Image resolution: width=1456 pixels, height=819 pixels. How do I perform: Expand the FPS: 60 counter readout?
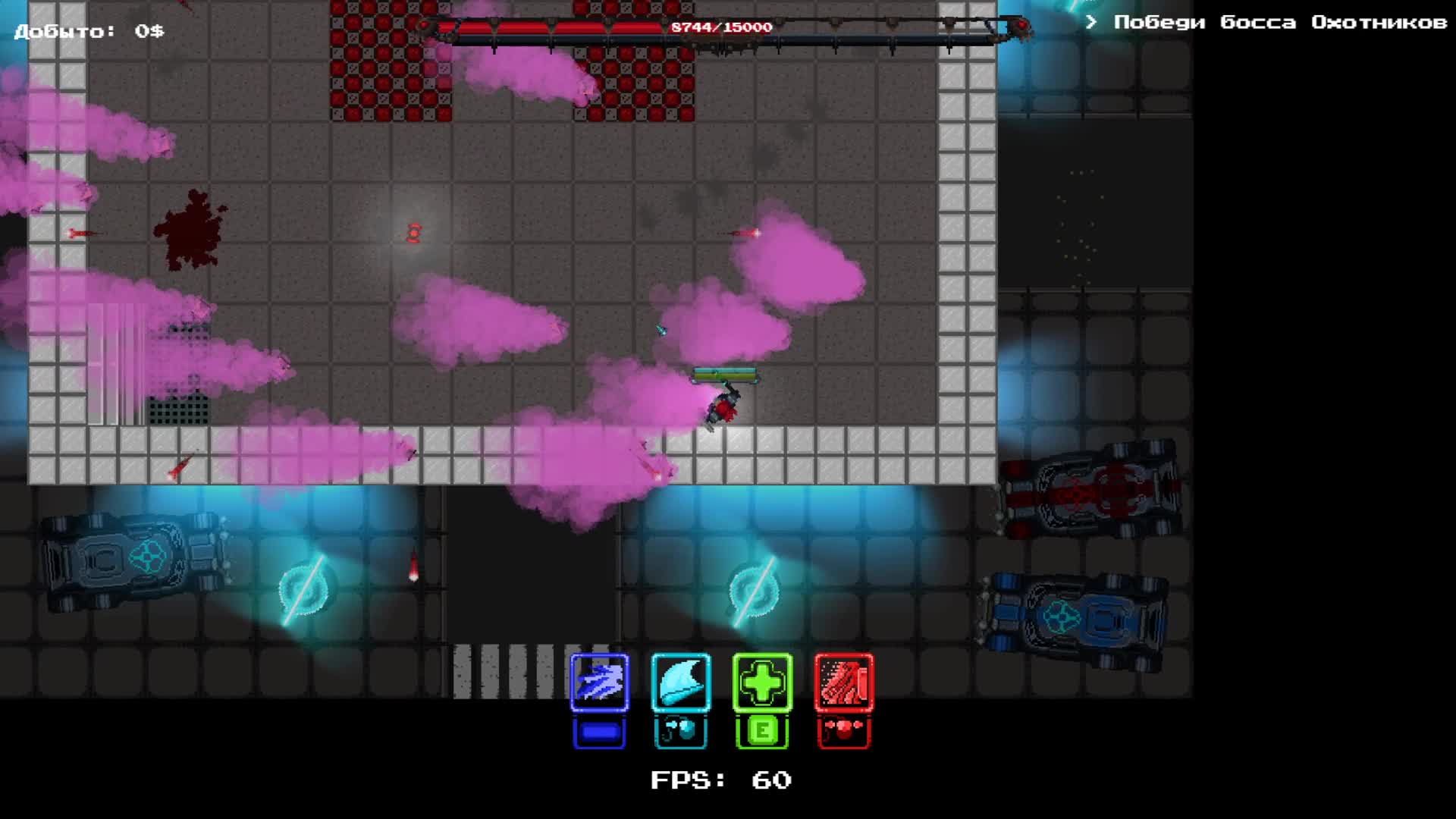coord(719,780)
